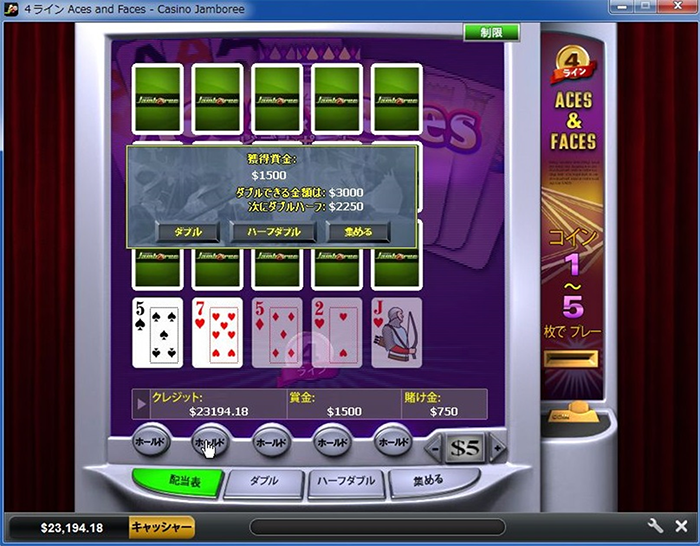
Task: Click ダブル in the bottom button row
Action: tap(263, 481)
